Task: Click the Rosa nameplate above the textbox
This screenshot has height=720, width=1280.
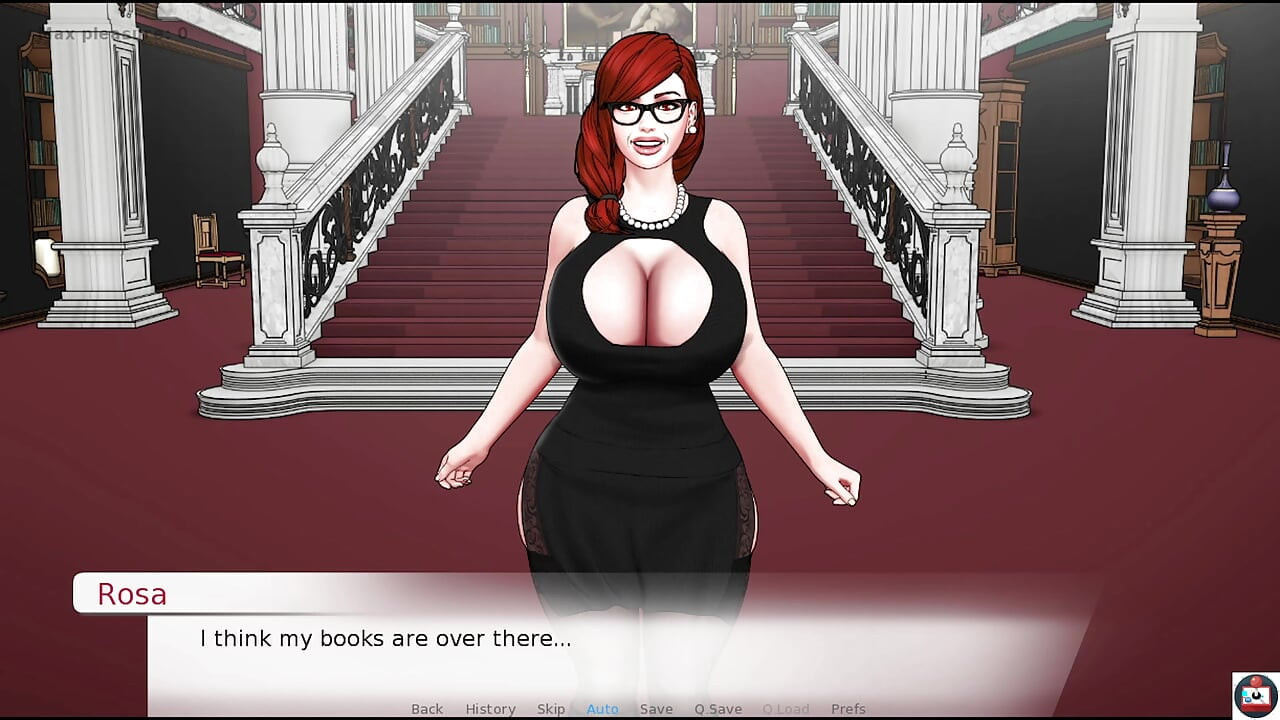Action: point(131,594)
